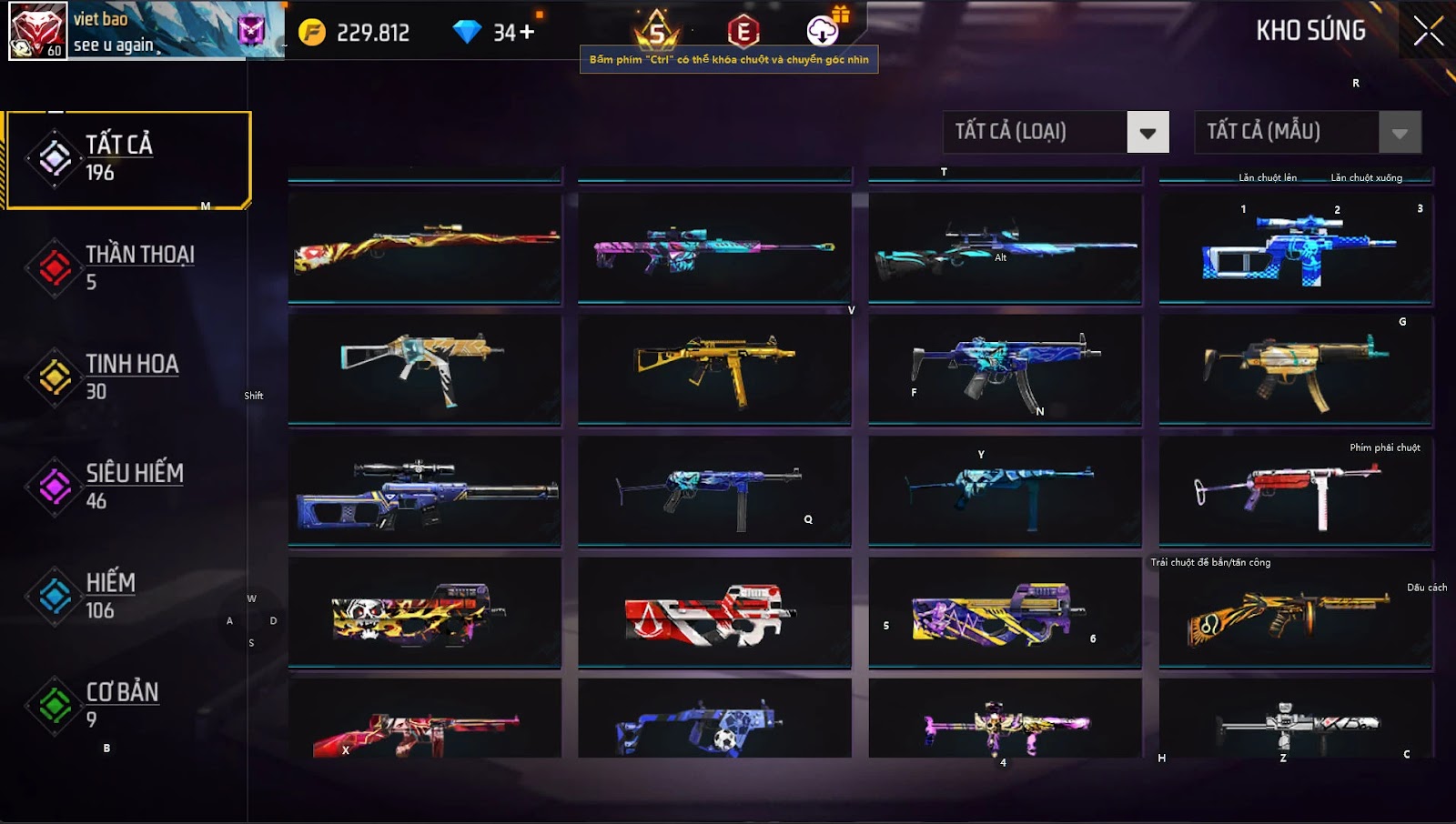Open the cloud download icon
Viewport: 1456px width, 824px height.
pyautogui.click(x=823, y=31)
